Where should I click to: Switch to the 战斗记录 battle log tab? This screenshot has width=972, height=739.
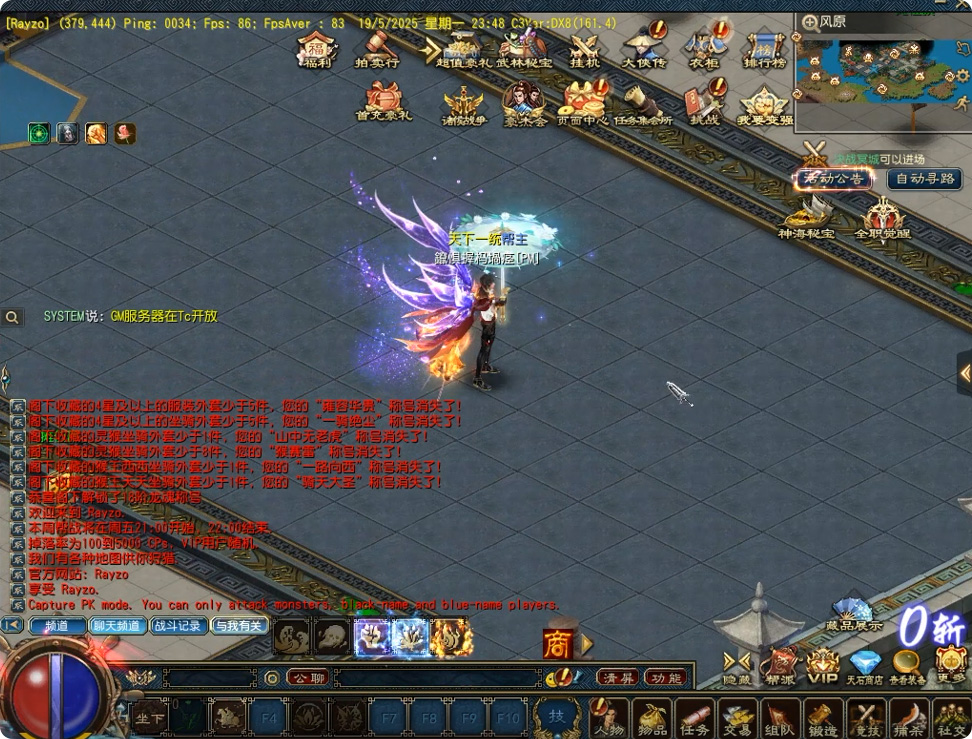[178, 626]
